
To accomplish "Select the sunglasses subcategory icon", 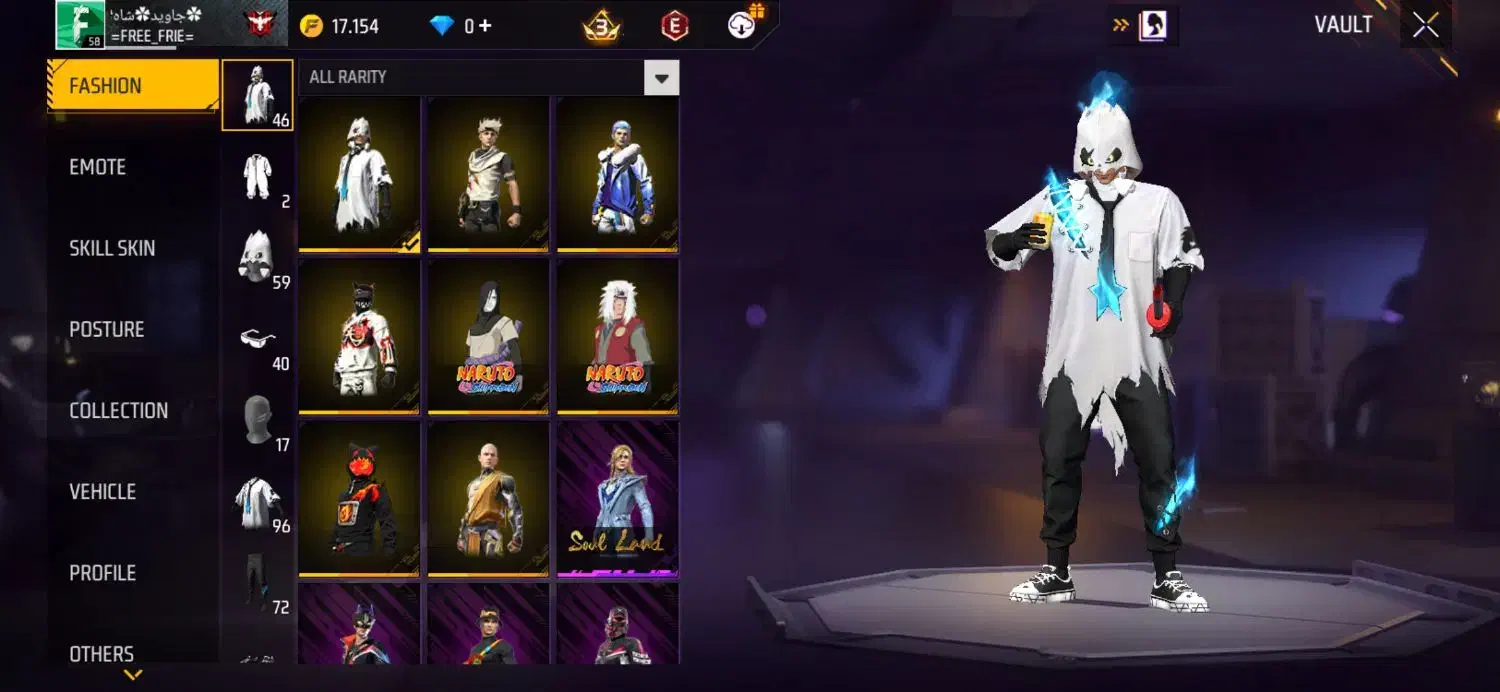I will click(x=258, y=339).
